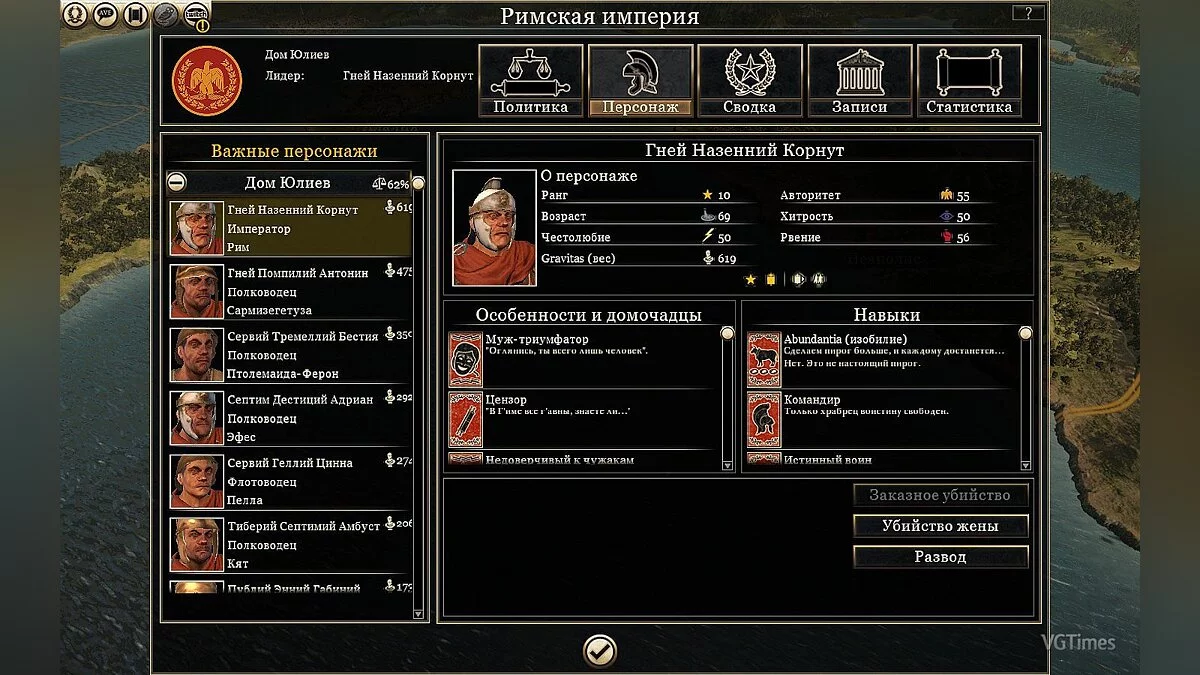Pick Сервий Геллий Цинна the fleet commander
1200x675 pixels.
point(290,481)
